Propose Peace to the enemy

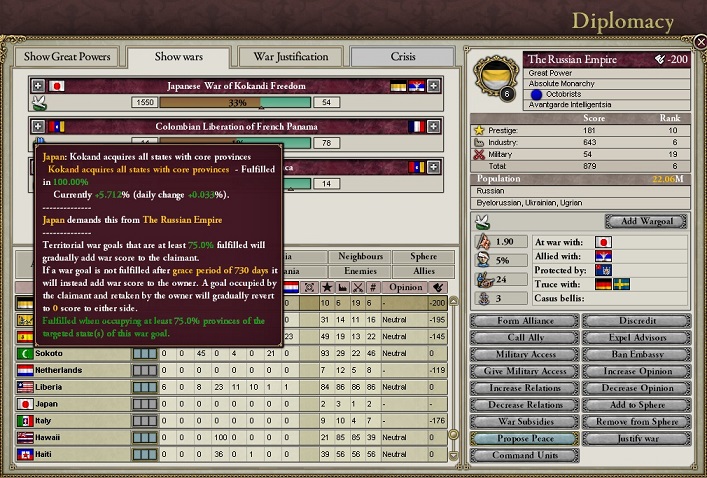click(x=525, y=439)
